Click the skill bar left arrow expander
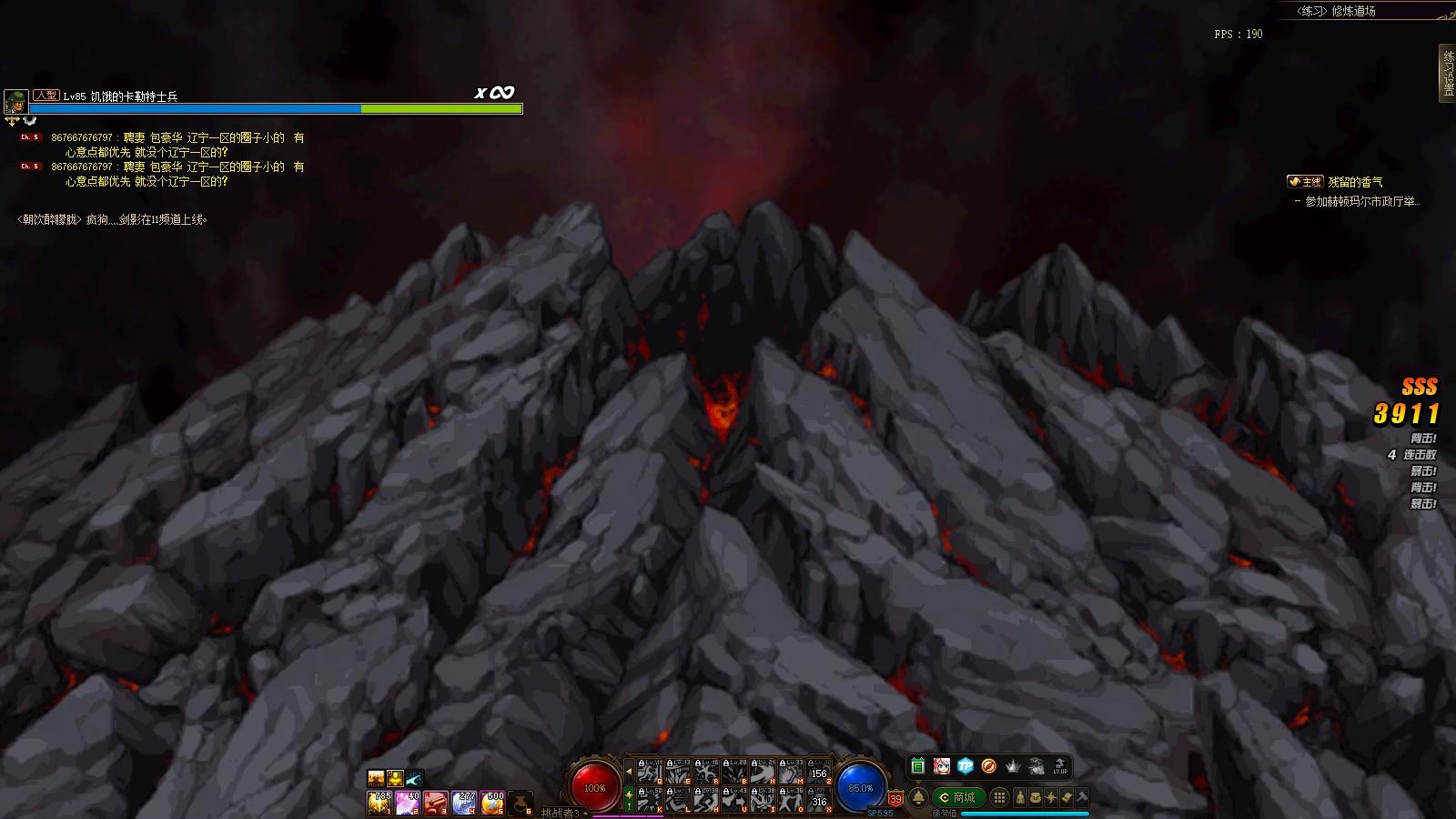Image resolution: width=1456 pixels, height=819 pixels. point(629,772)
